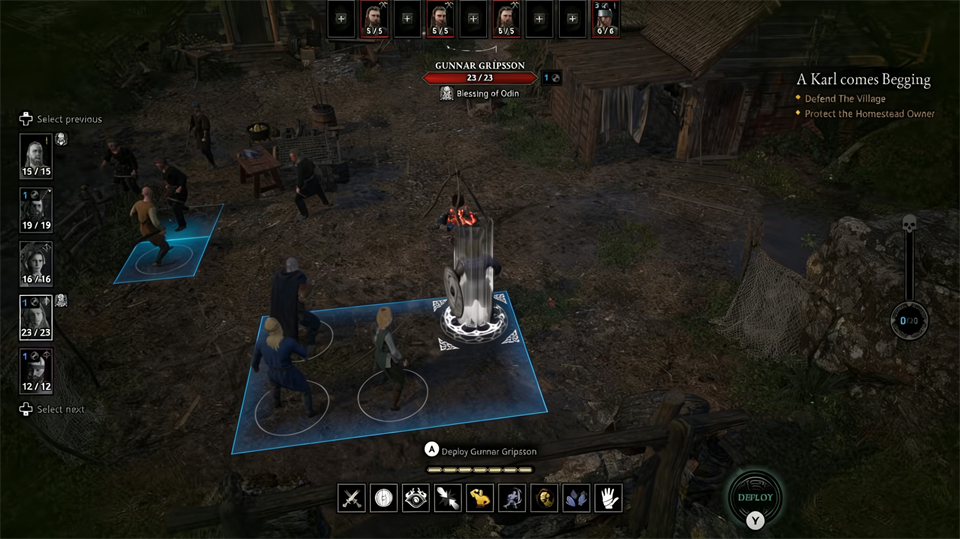
Task: Choose the party member with 12 / 12
Action: point(36,371)
